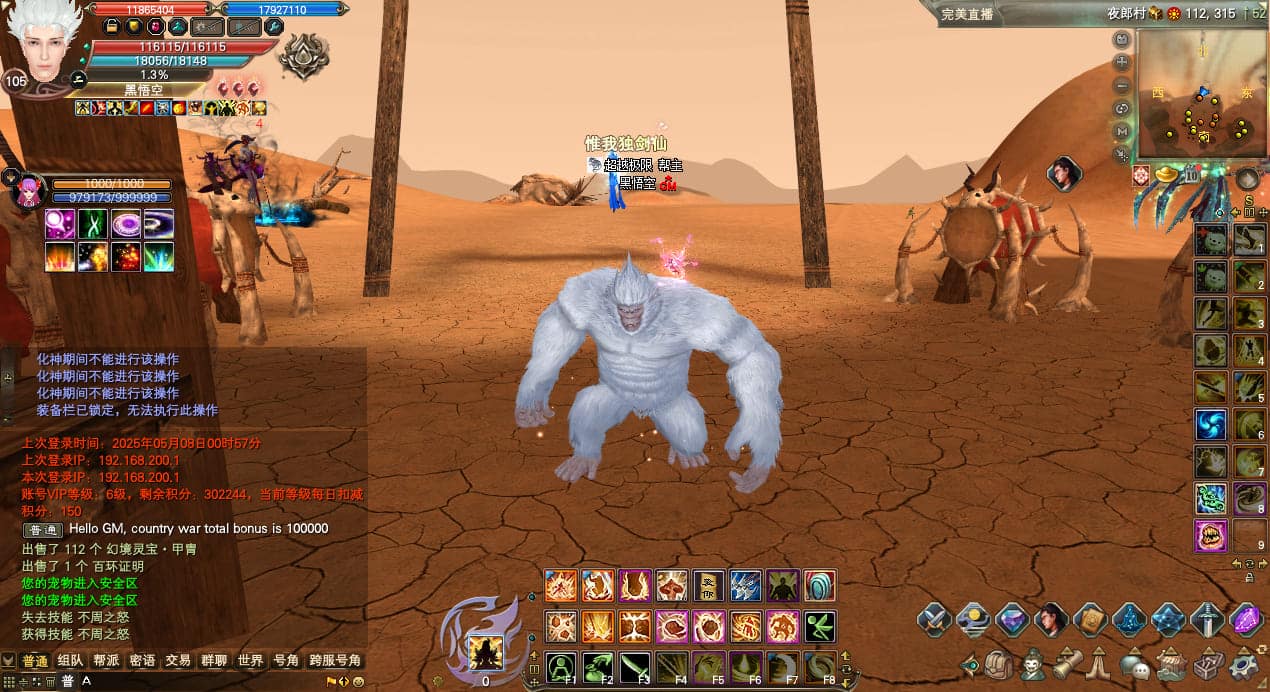Open the emoji smiley face button

pyautogui.click(x=358, y=682)
